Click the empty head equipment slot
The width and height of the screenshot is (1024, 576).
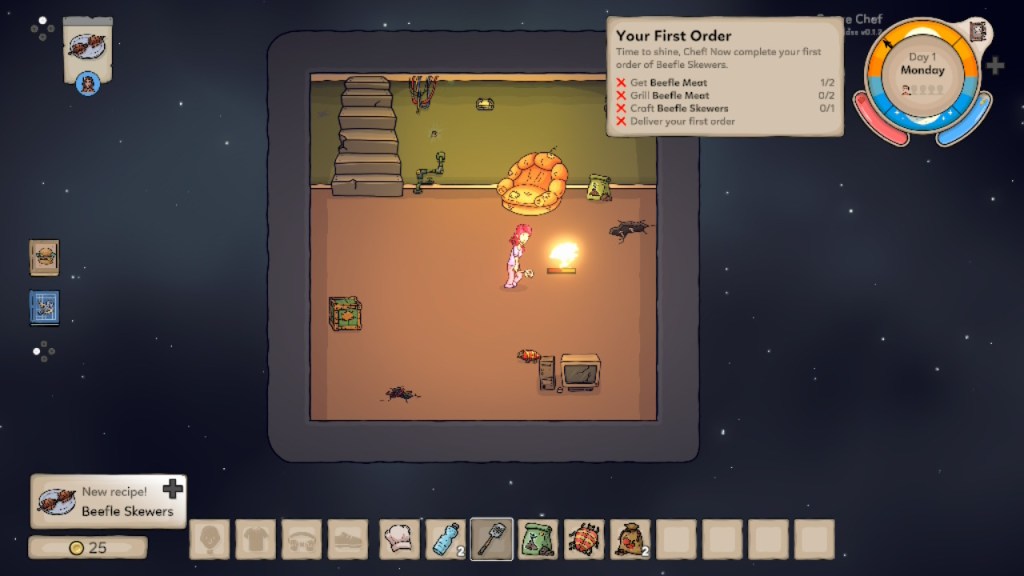pyautogui.click(x=210, y=540)
